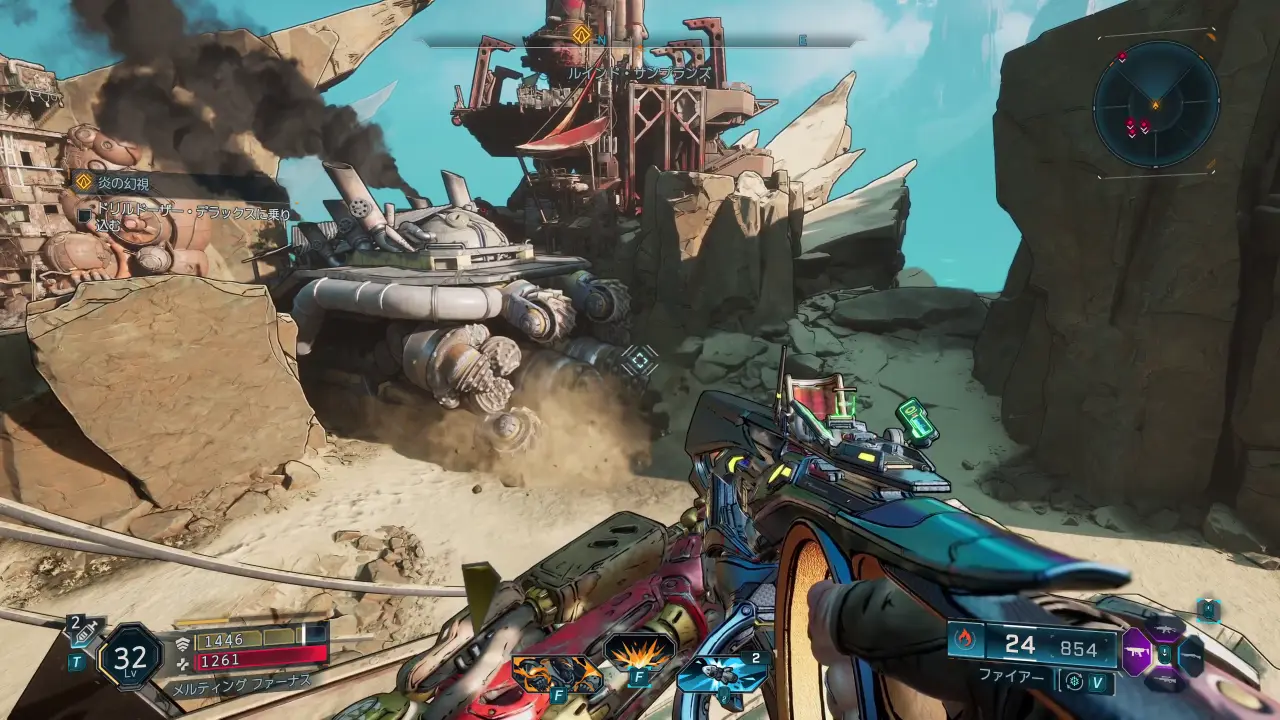Open the circular minimap
Viewport: 1280px width, 720px height.
coord(1156,103)
